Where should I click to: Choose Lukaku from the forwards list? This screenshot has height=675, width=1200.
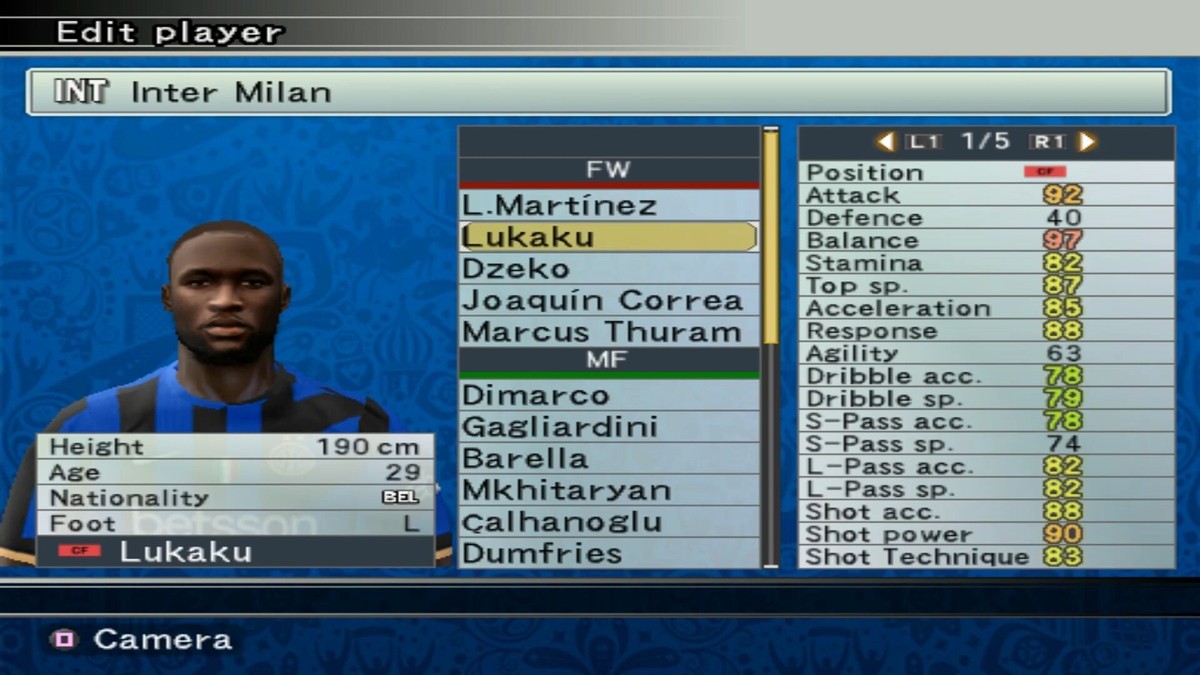tap(608, 237)
